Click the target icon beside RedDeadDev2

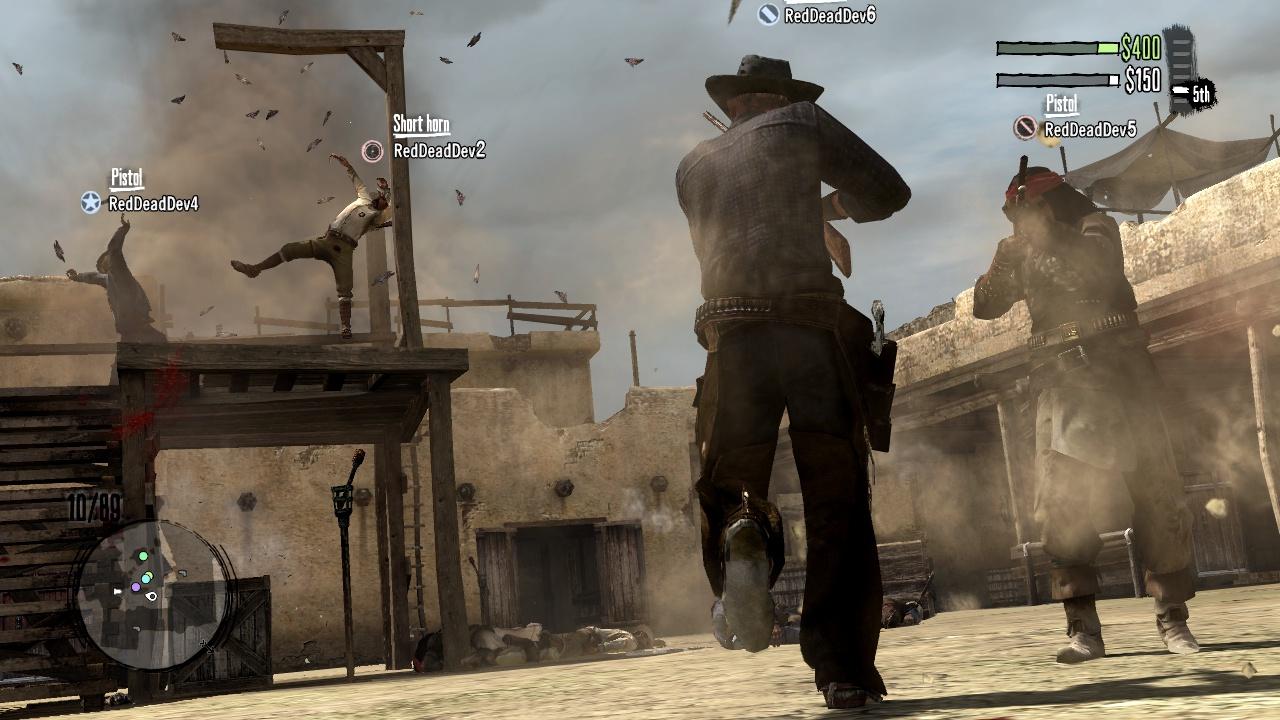(372, 151)
